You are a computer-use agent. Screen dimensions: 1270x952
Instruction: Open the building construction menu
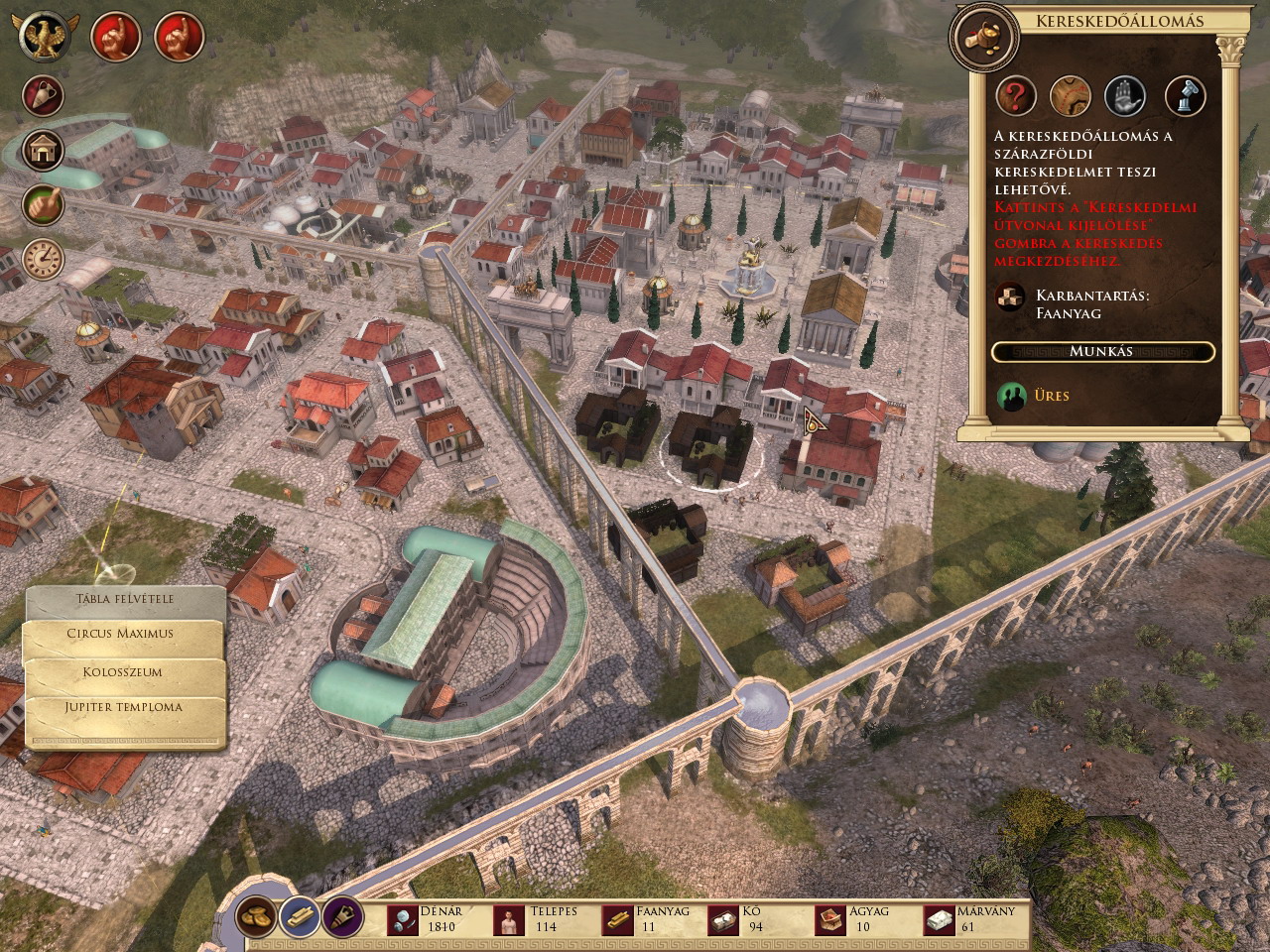(43, 151)
